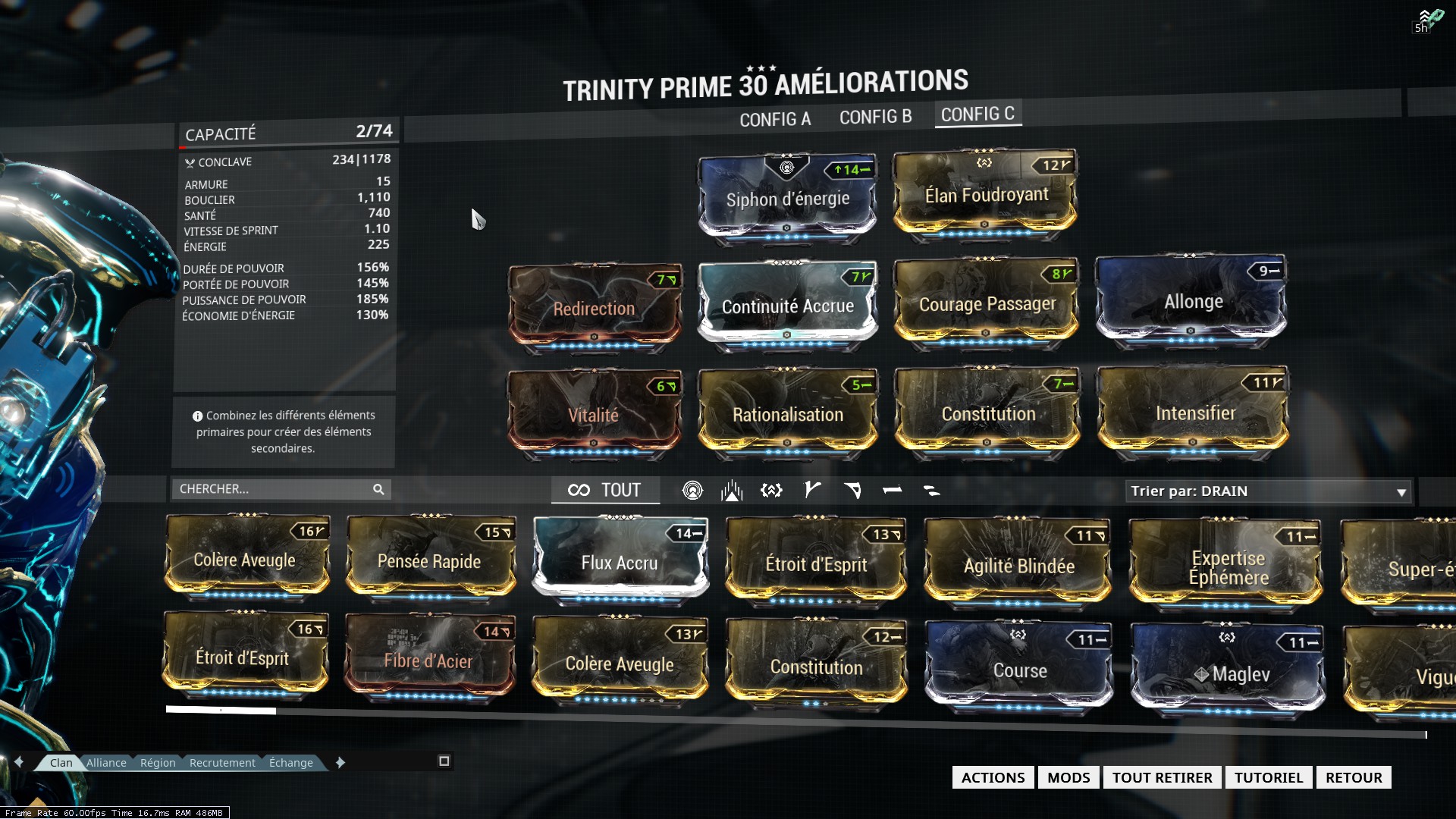Open the Trier par: DRAIN sort dropdown
The image size is (1456, 819).
[x=1268, y=491]
